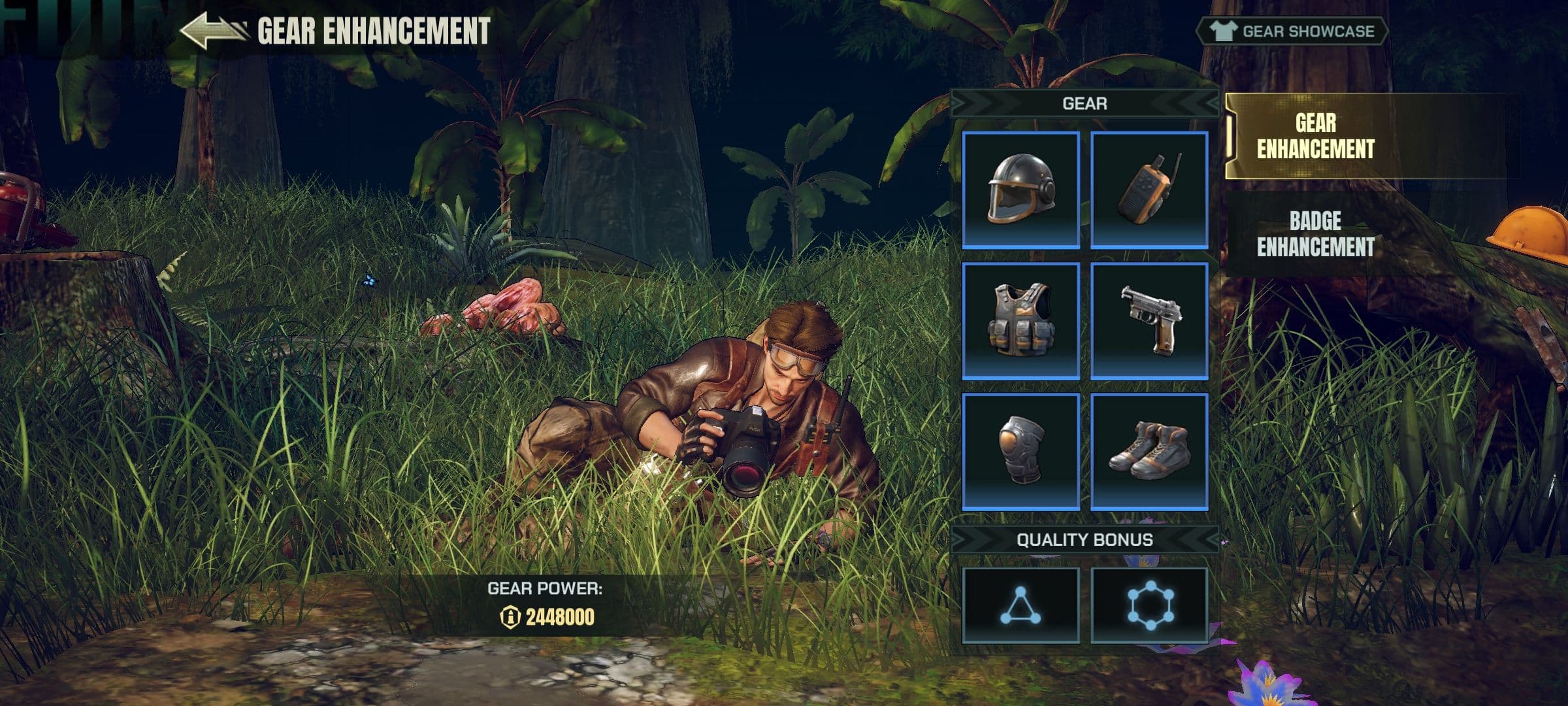This screenshot has height=706, width=1568.
Task: Select the boots gear slot
Action: point(1149,451)
